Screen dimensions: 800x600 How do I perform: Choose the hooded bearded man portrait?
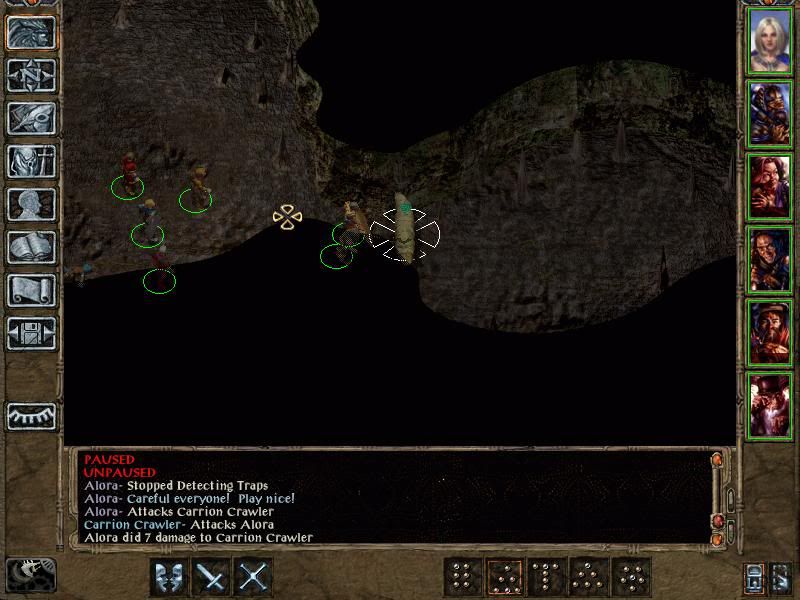[x=770, y=259]
